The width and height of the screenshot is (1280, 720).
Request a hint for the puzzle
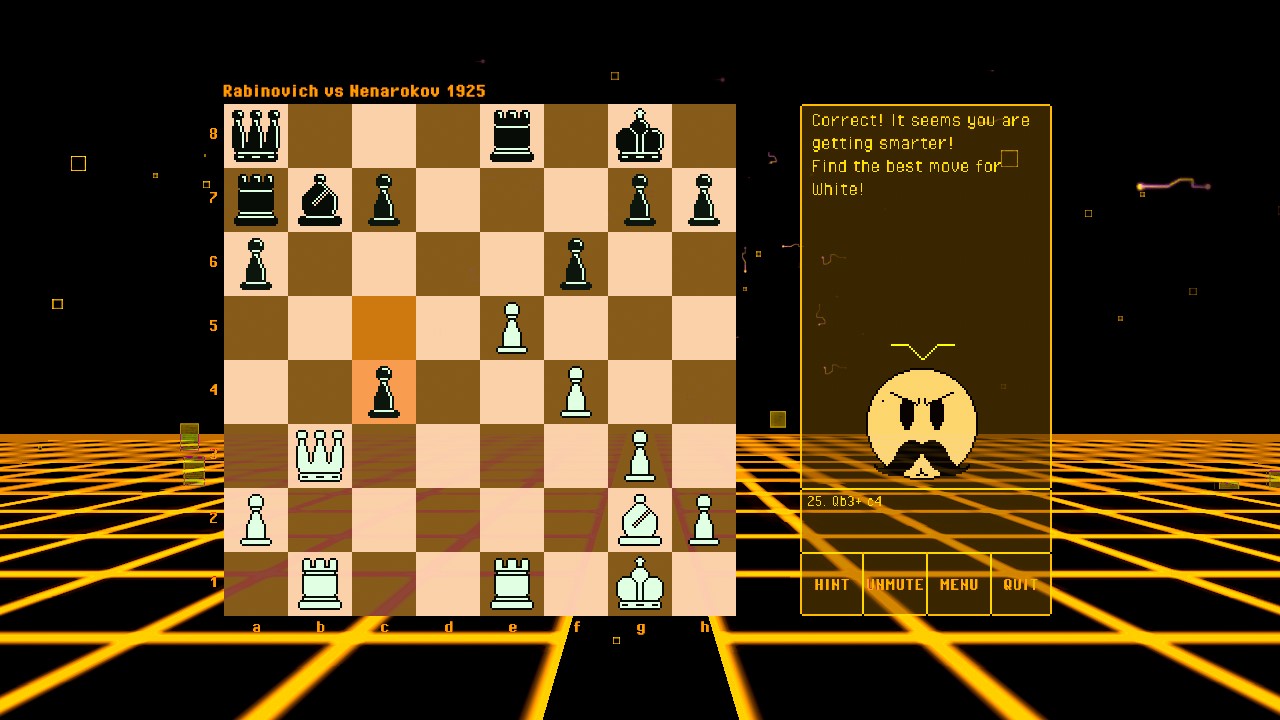[x=831, y=585]
